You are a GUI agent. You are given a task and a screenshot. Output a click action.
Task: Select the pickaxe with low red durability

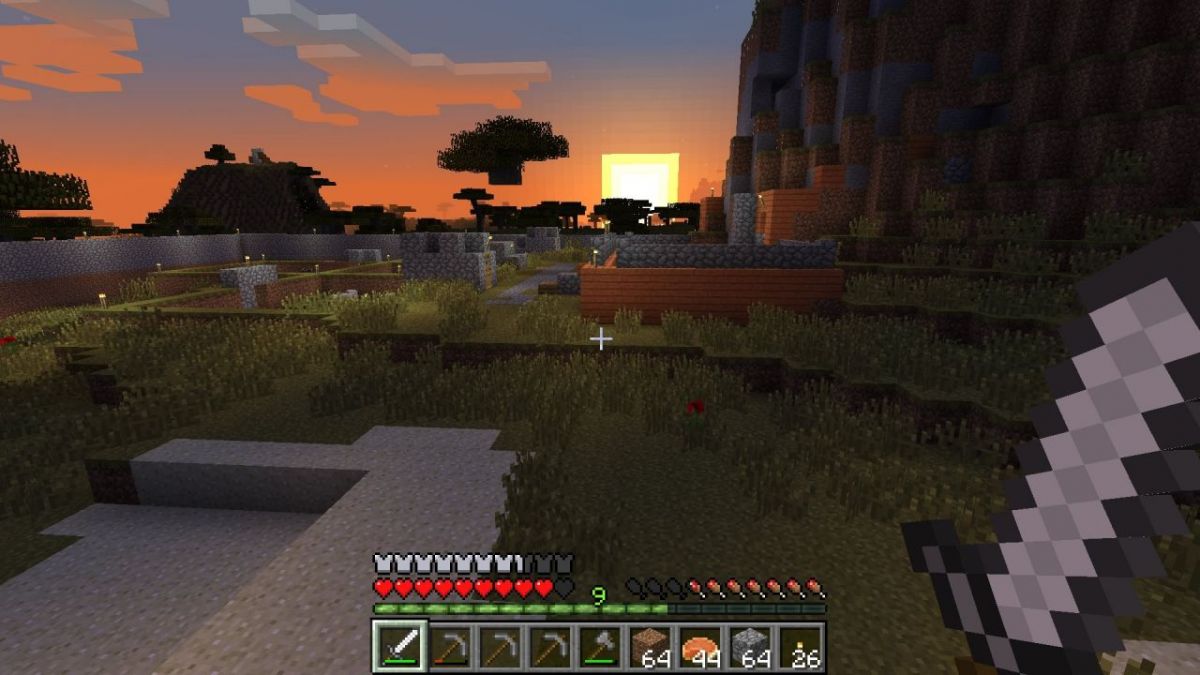[x=451, y=645]
